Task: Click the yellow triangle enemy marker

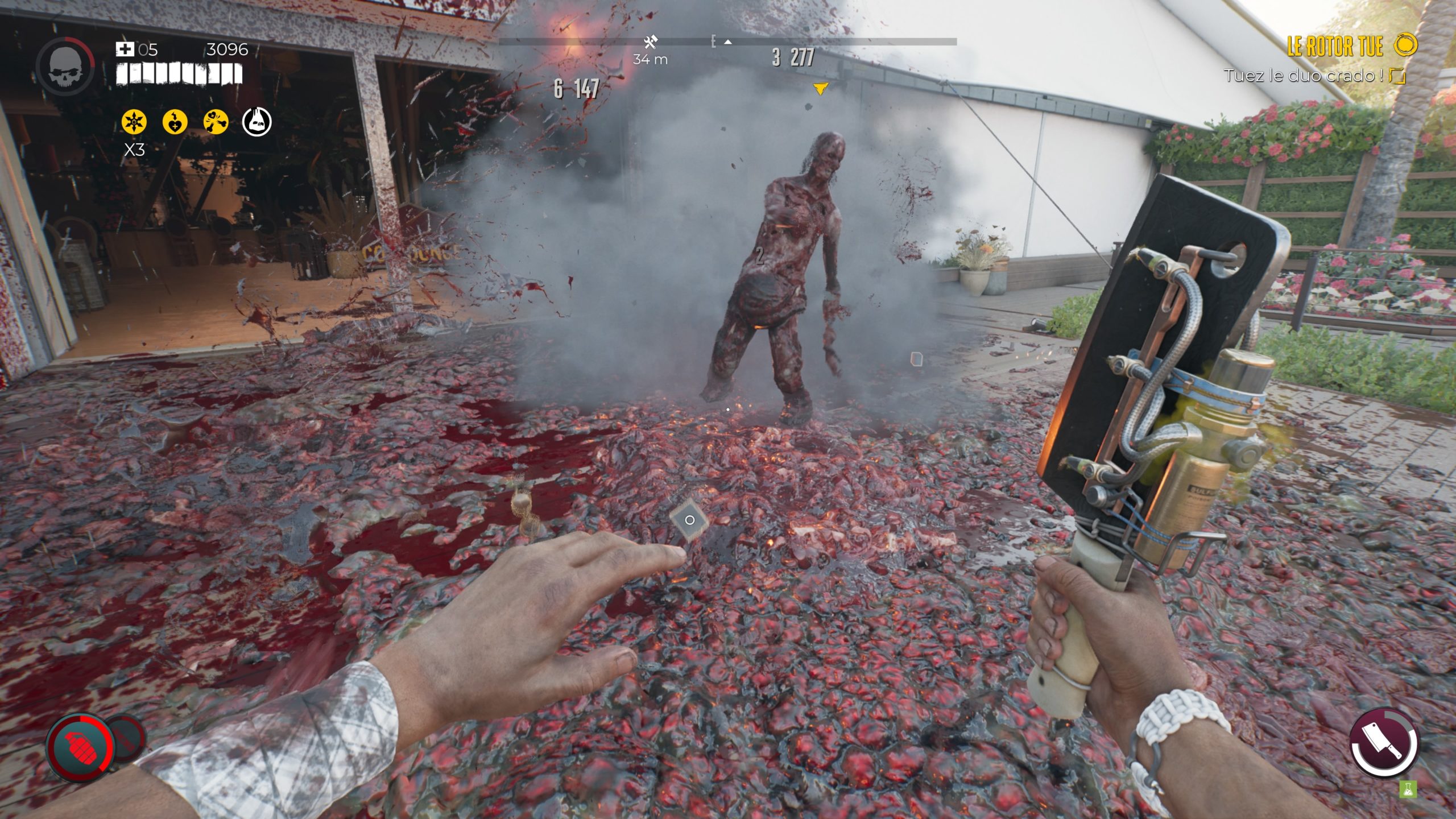Action: click(x=820, y=88)
